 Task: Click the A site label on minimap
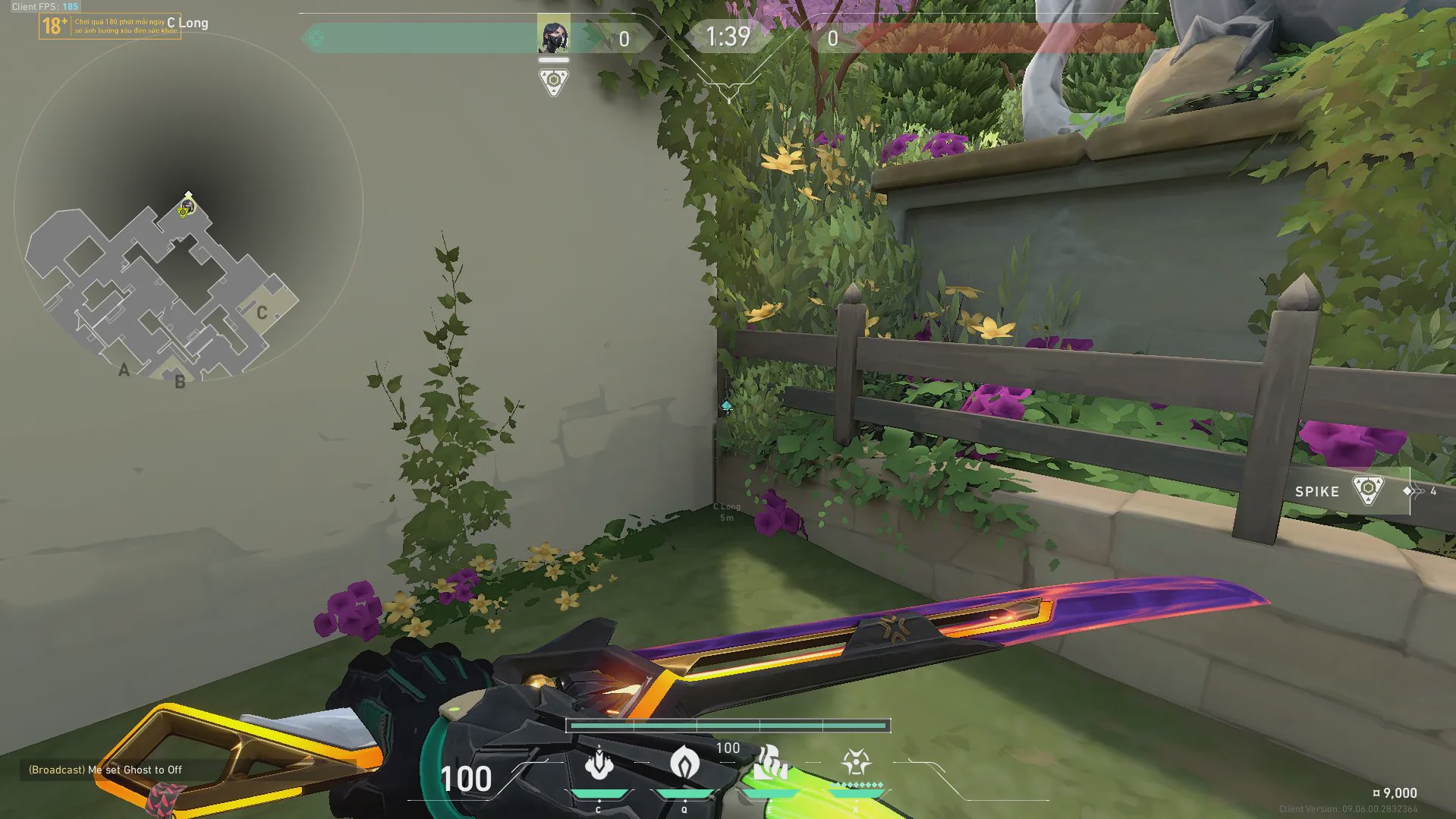pos(124,370)
